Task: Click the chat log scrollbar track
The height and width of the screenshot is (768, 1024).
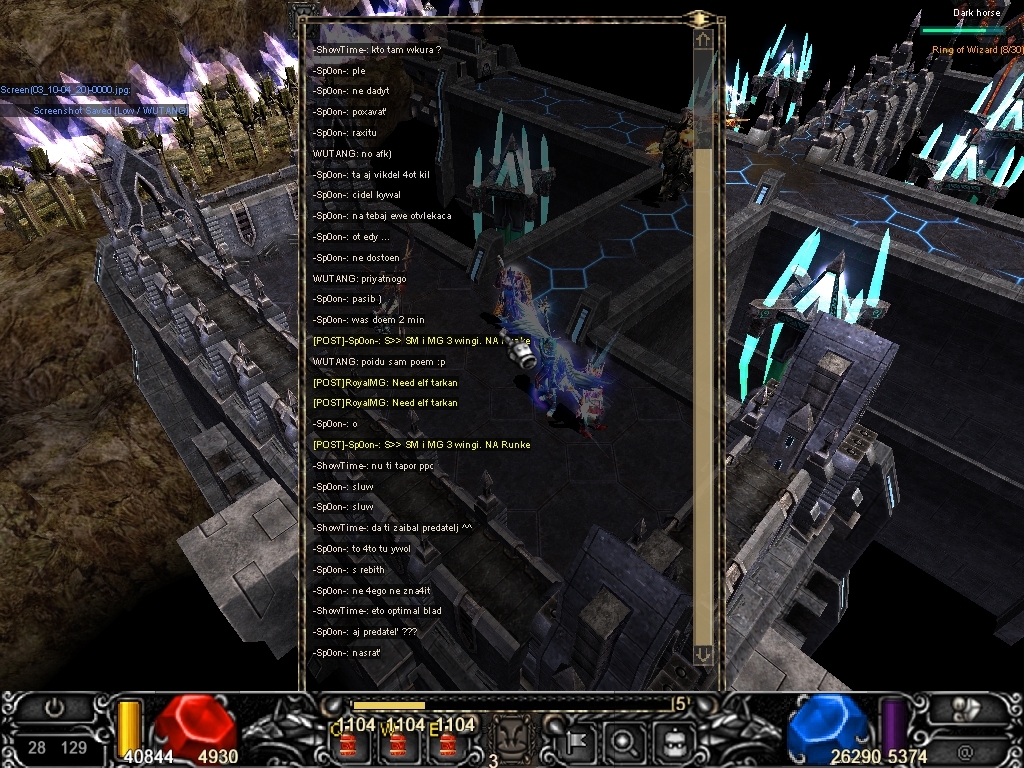Action: [704, 400]
